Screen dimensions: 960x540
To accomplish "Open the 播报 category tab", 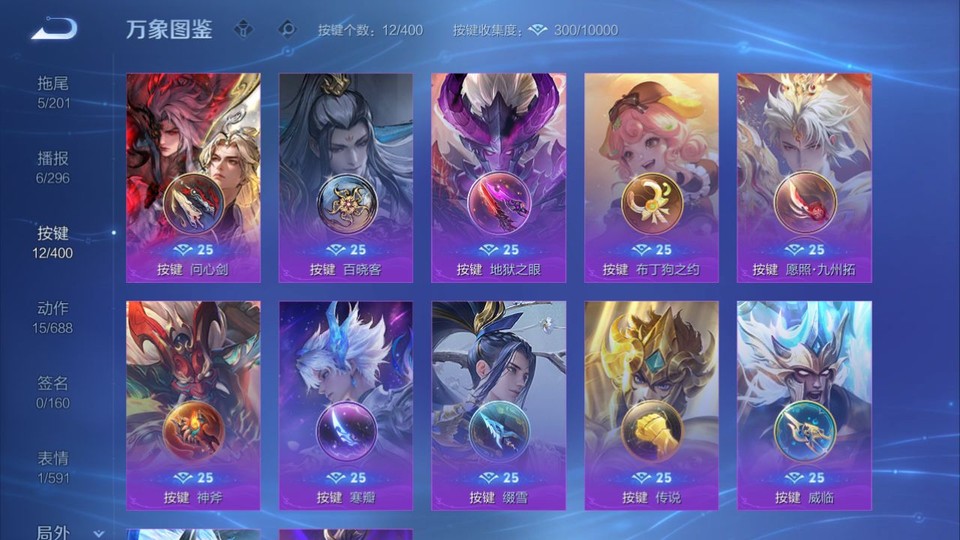I will [x=54, y=166].
